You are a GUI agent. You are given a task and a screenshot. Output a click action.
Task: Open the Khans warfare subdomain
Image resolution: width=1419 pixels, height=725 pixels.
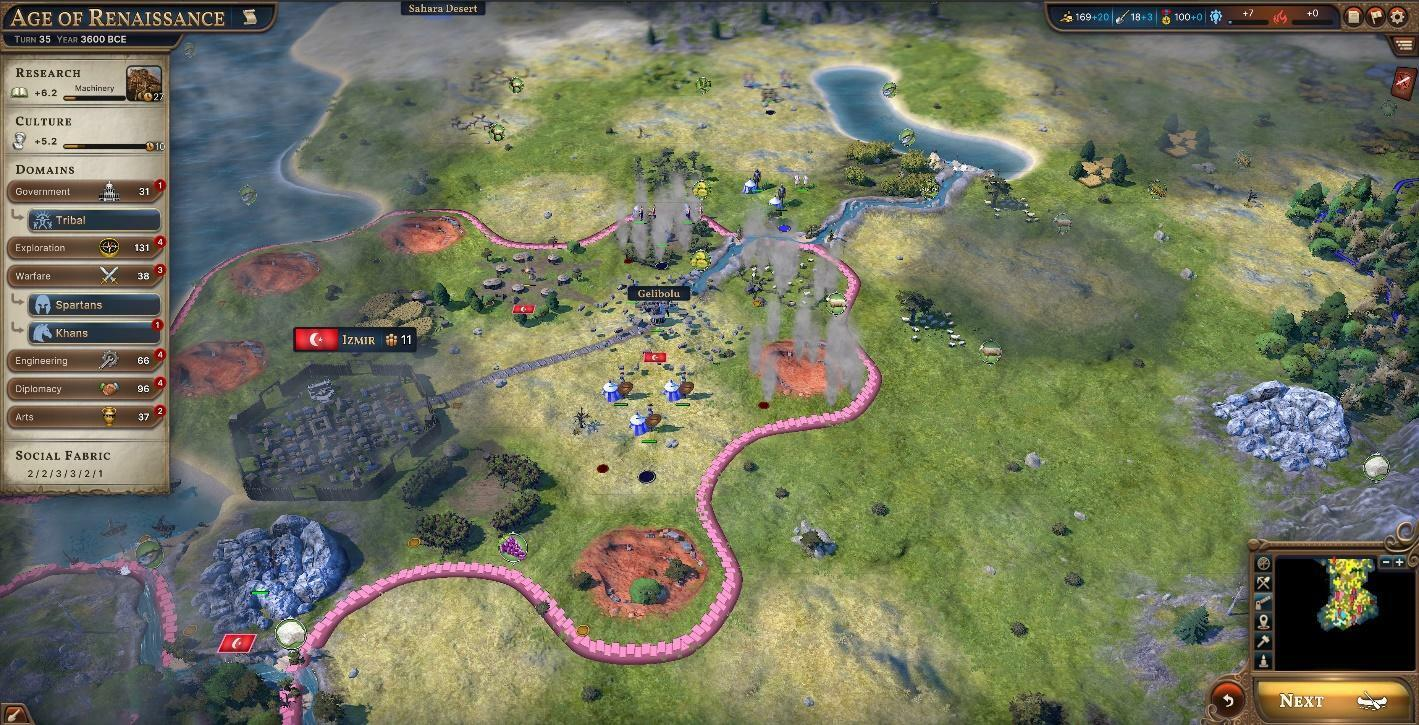[97, 332]
